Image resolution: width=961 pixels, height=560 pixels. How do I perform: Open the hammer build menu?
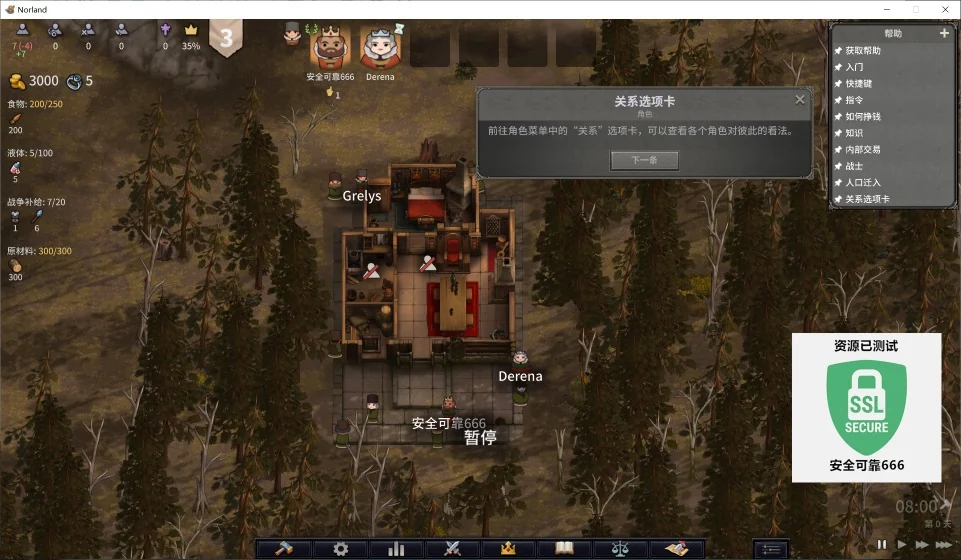tap(283, 549)
